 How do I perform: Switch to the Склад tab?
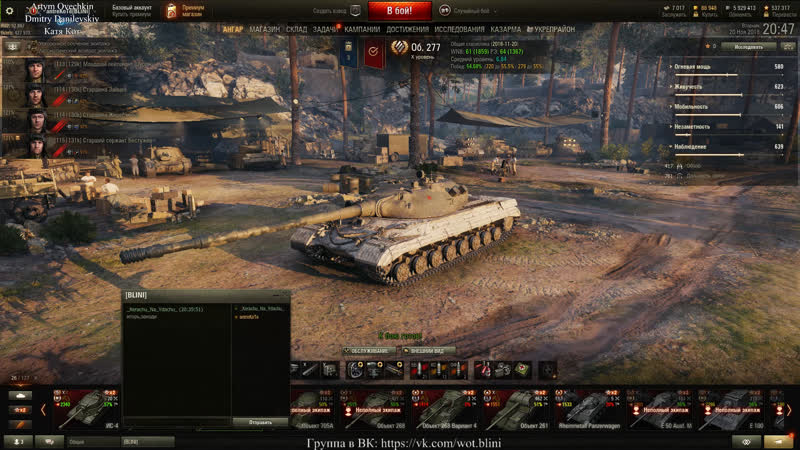tap(296, 30)
